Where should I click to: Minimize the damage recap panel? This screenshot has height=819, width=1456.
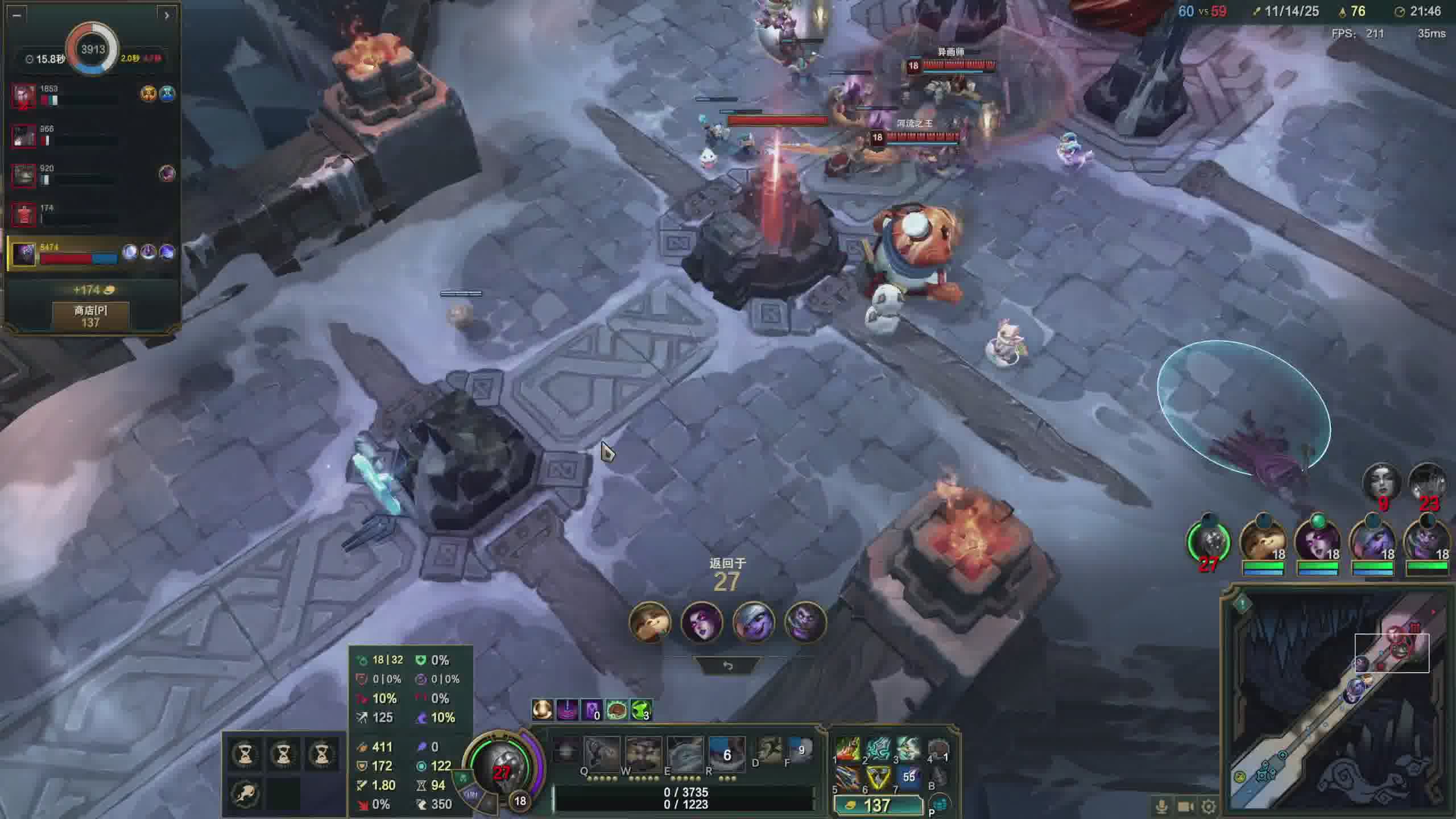(16, 15)
